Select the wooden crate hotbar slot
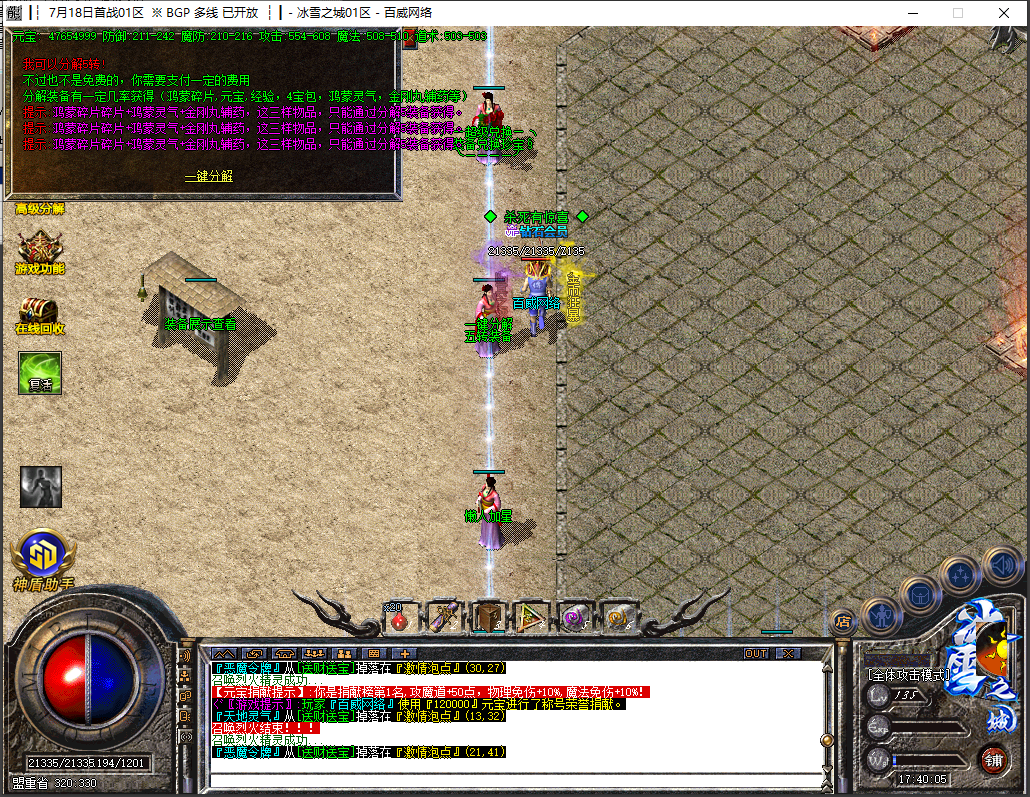This screenshot has width=1030, height=797. [488, 618]
